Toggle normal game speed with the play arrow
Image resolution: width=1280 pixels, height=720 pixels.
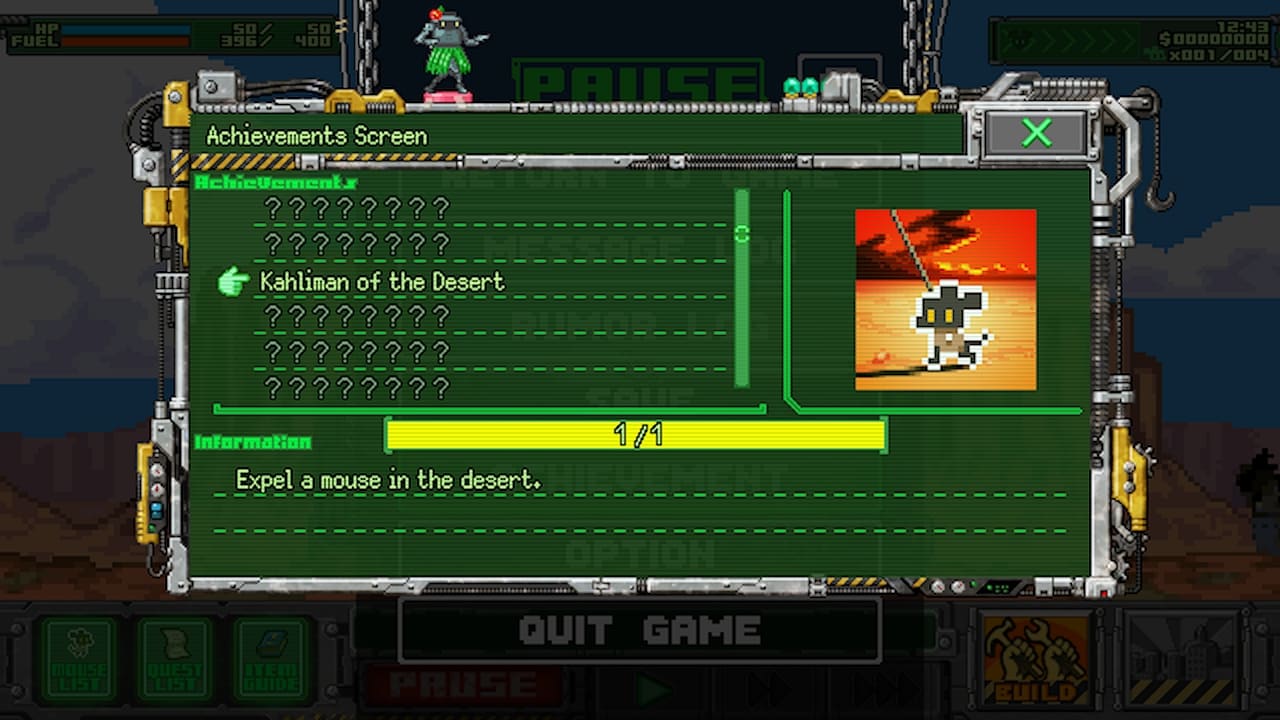pos(655,688)
